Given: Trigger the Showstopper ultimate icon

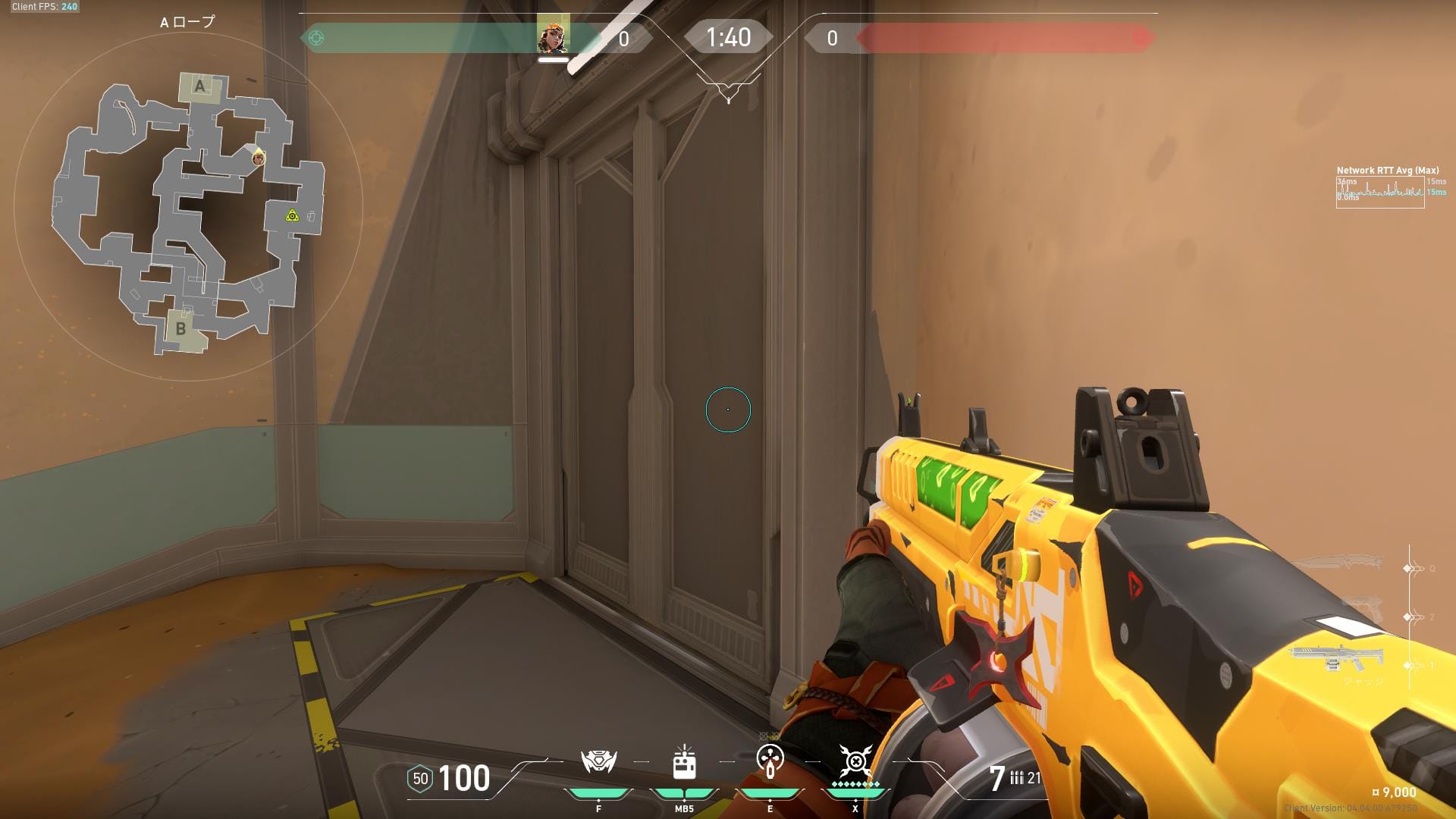Looking at the screenshot, I should point(855,761).
